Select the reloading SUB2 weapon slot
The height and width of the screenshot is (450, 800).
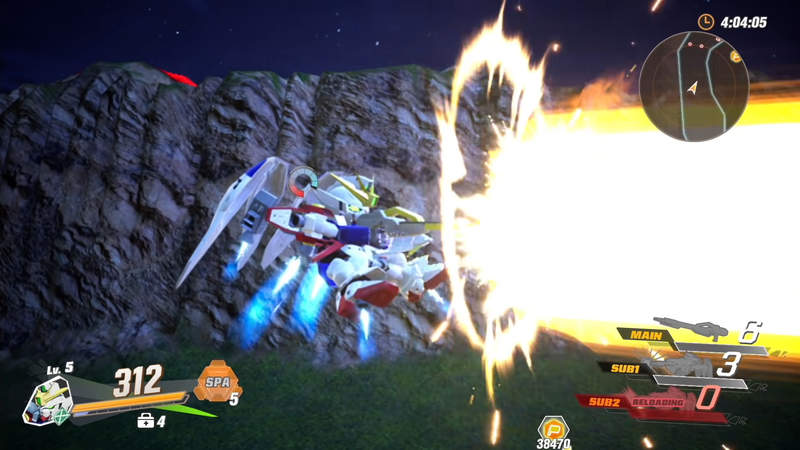coord(660,402)
